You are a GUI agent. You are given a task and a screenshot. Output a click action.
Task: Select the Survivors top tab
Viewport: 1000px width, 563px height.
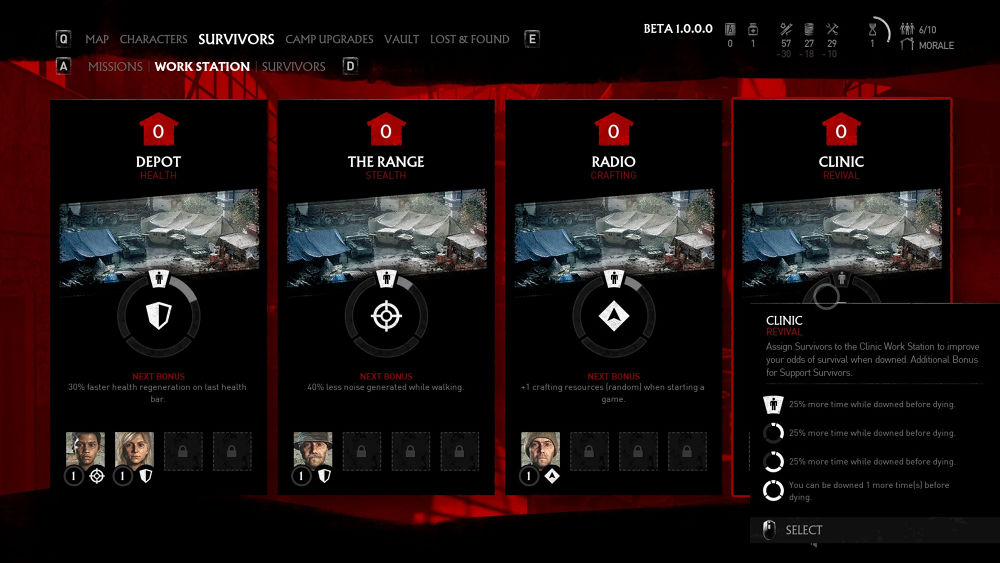tap(236, 39)
